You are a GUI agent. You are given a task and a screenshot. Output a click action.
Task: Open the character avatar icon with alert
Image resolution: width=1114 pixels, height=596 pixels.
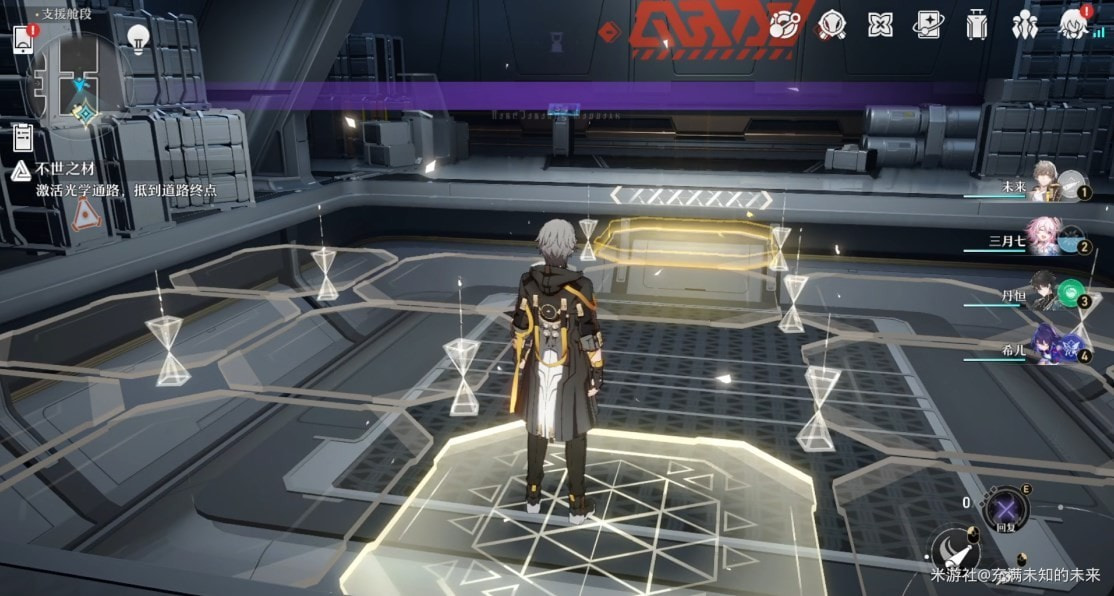[x=1074, y=24]
